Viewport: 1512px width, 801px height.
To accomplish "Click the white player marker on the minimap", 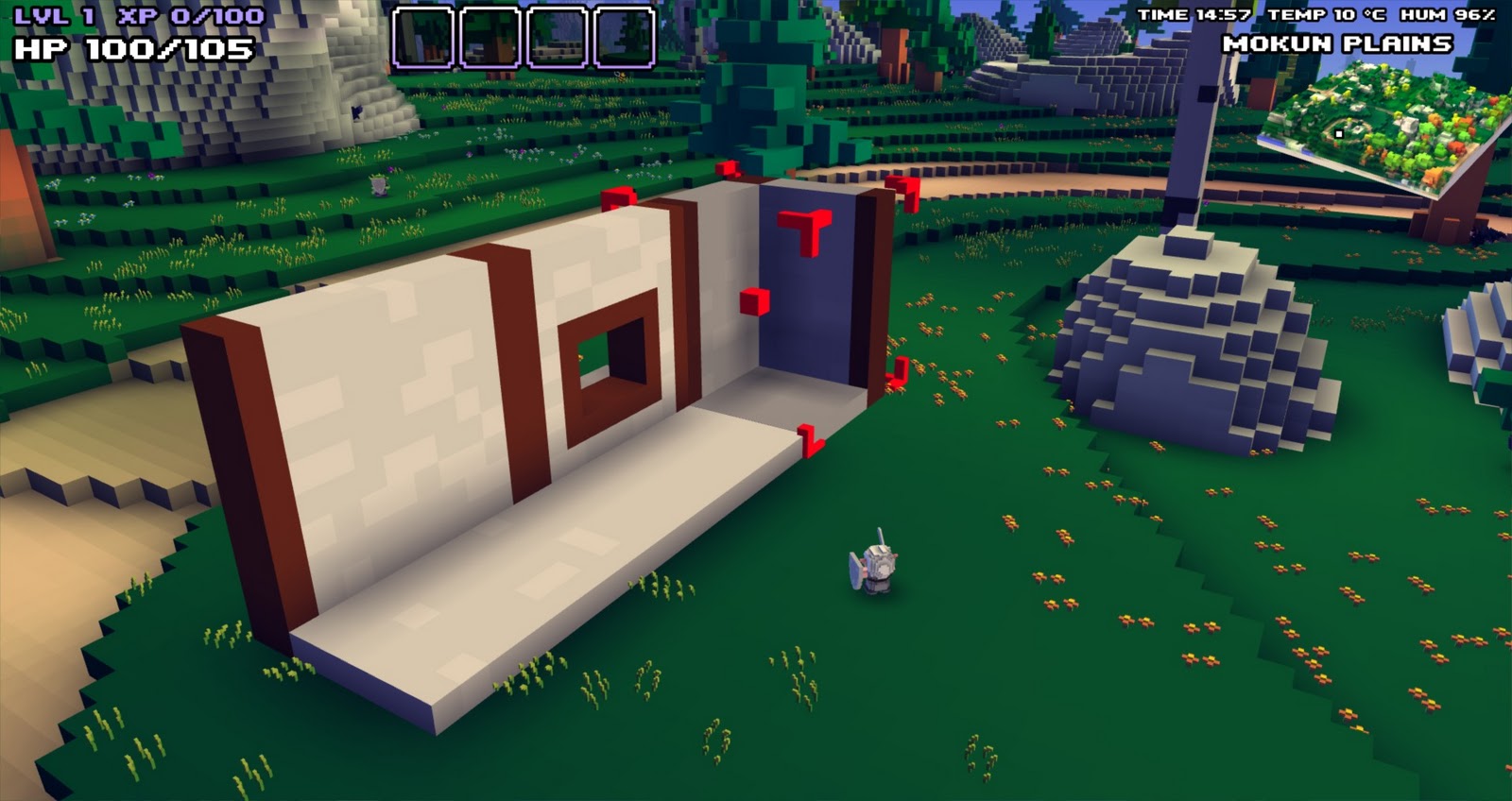I will (x=1341, y=135).
